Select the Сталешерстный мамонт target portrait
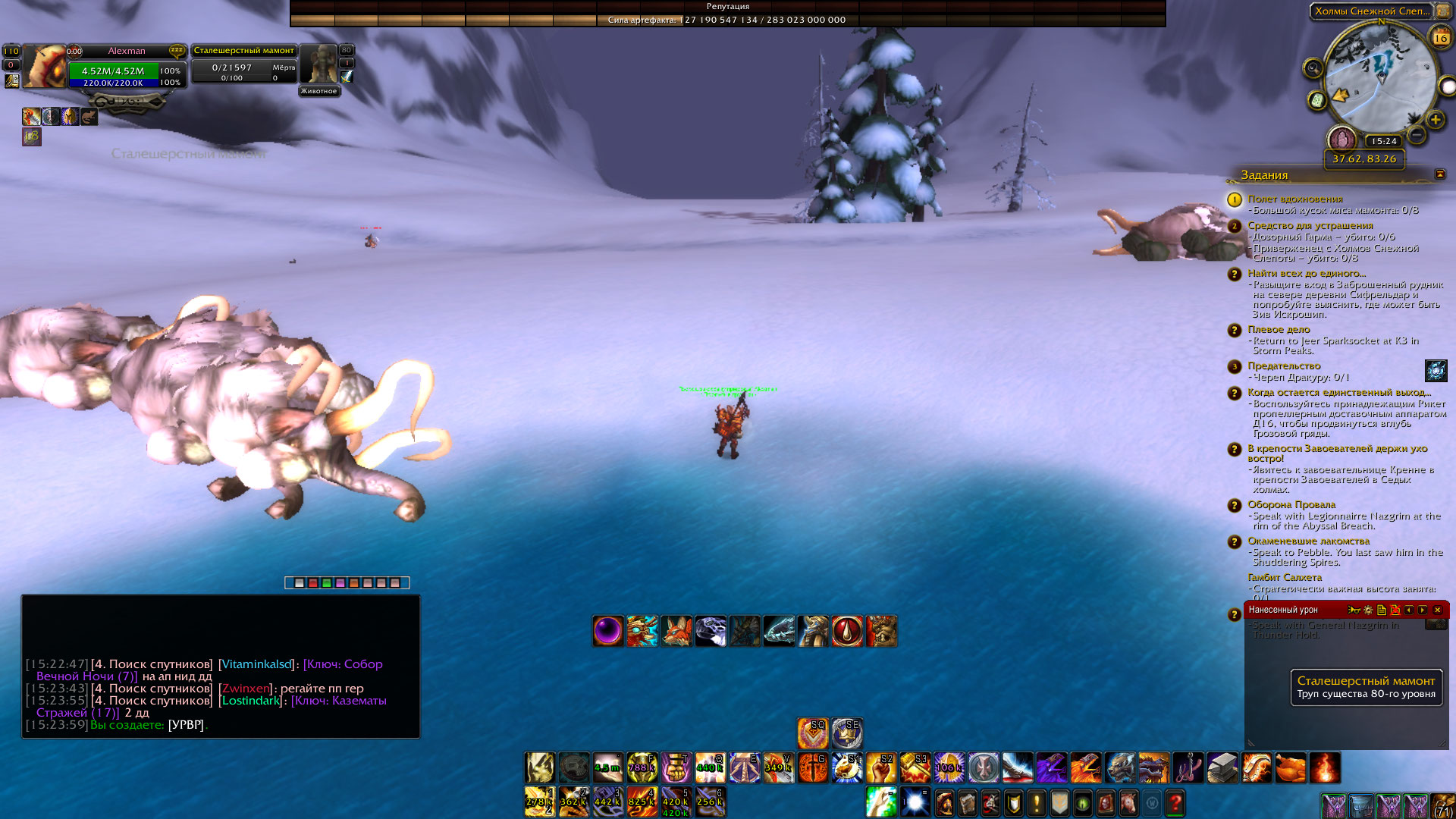This screenshot has height=819, width=1456. (x=318, y=65)
